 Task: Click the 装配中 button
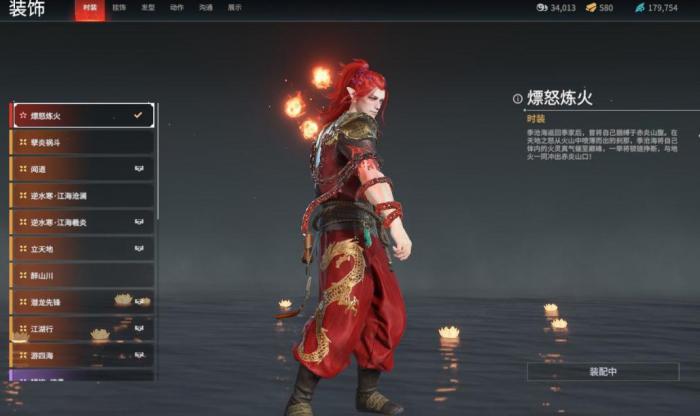coord(603,371)
